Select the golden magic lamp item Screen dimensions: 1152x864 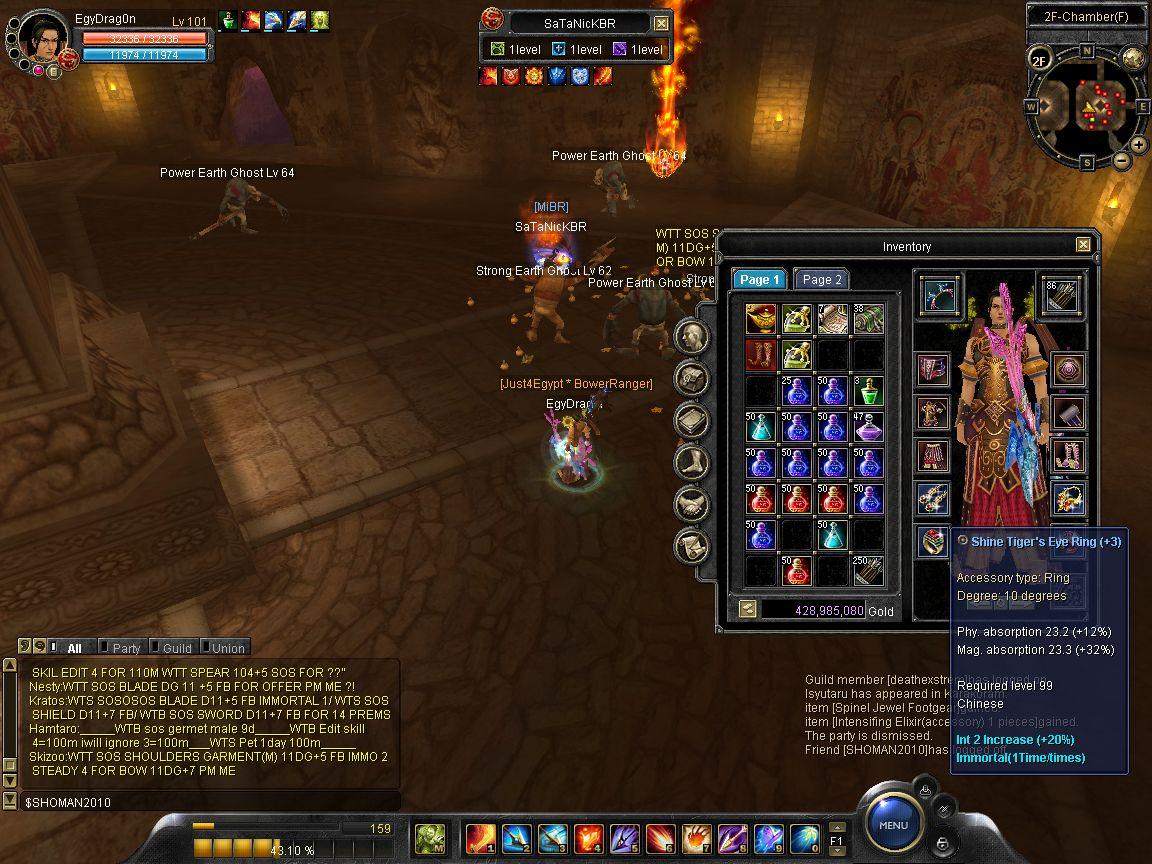[x=761, y=320]
